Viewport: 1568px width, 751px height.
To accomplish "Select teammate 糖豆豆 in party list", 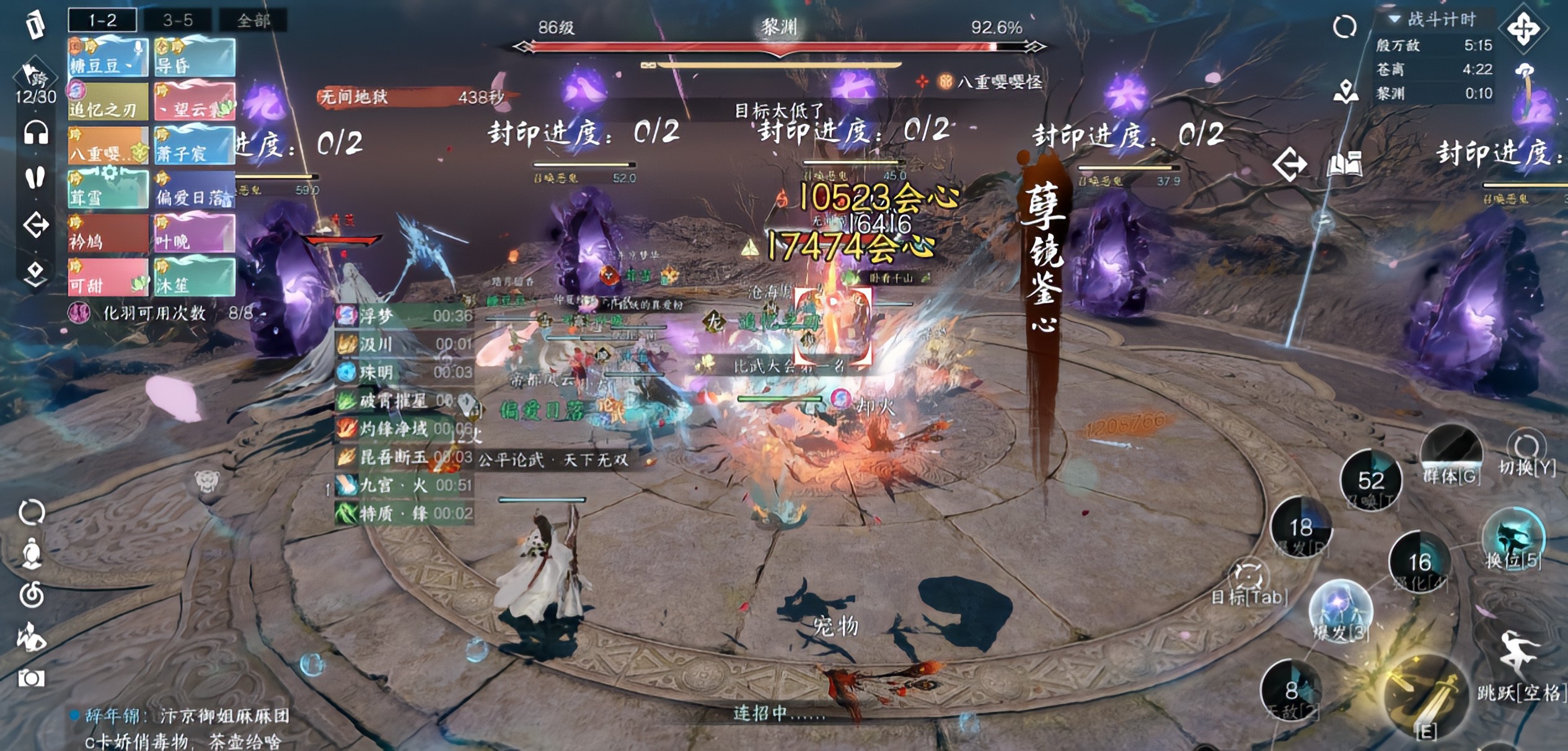I will 108,58.
